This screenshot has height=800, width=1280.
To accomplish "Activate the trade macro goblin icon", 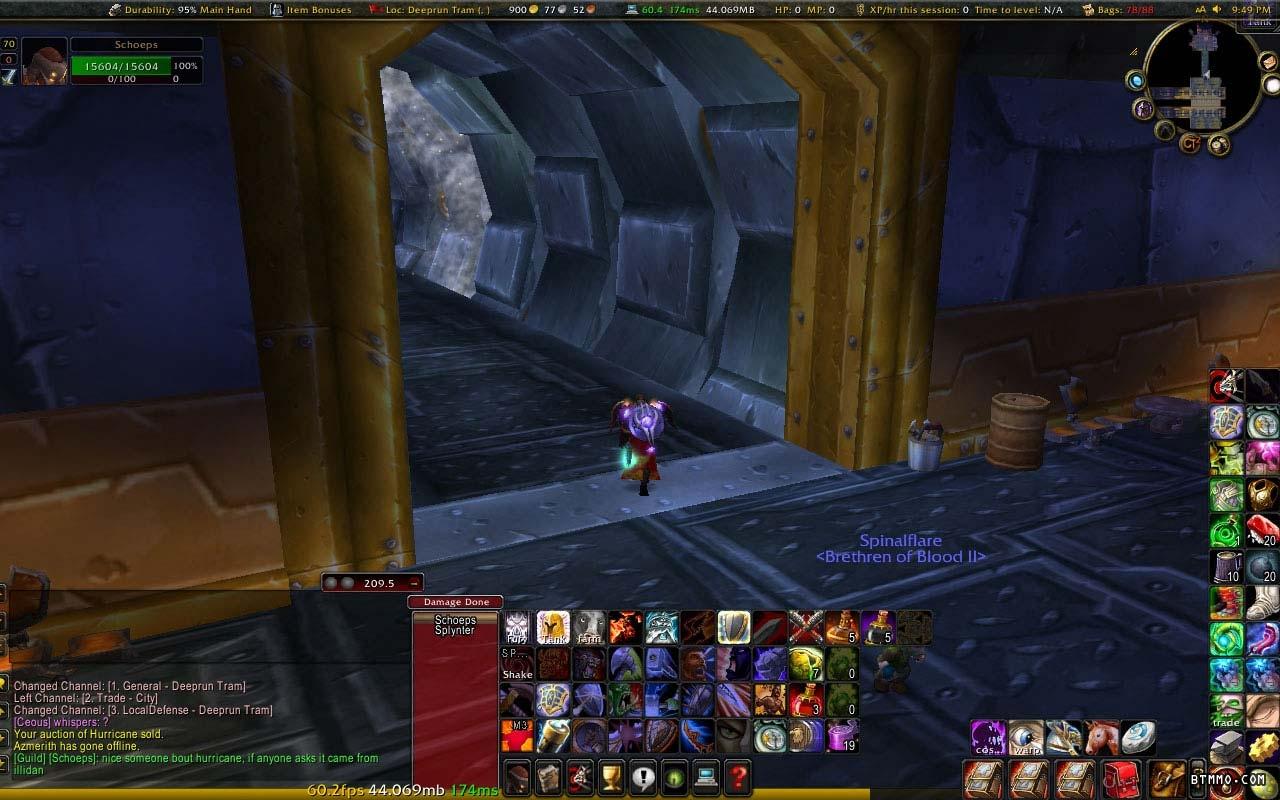I will (1227, 709).
